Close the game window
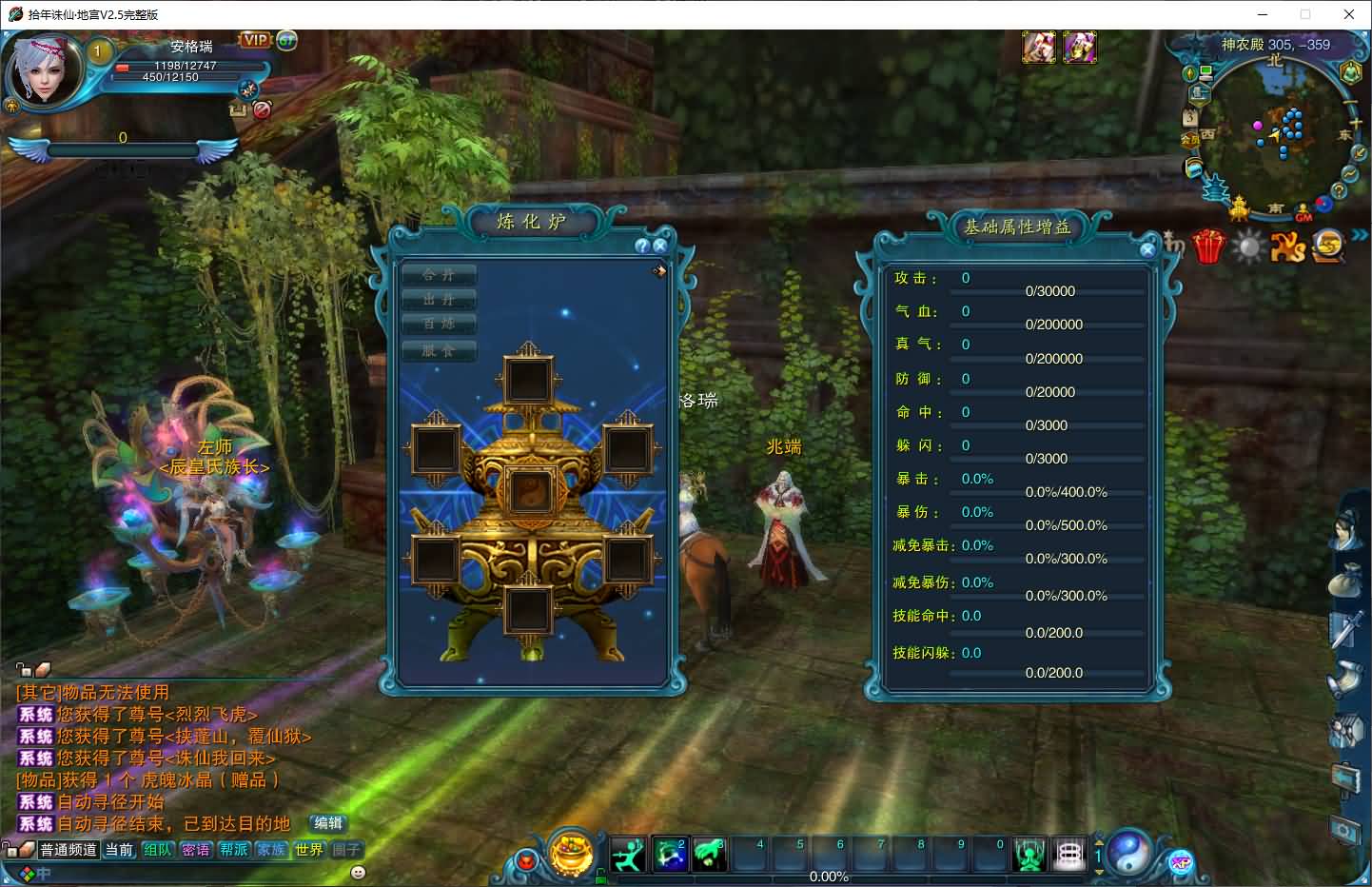The width and height of the screenshot is (1372, 887). [x=1349, y=14]
